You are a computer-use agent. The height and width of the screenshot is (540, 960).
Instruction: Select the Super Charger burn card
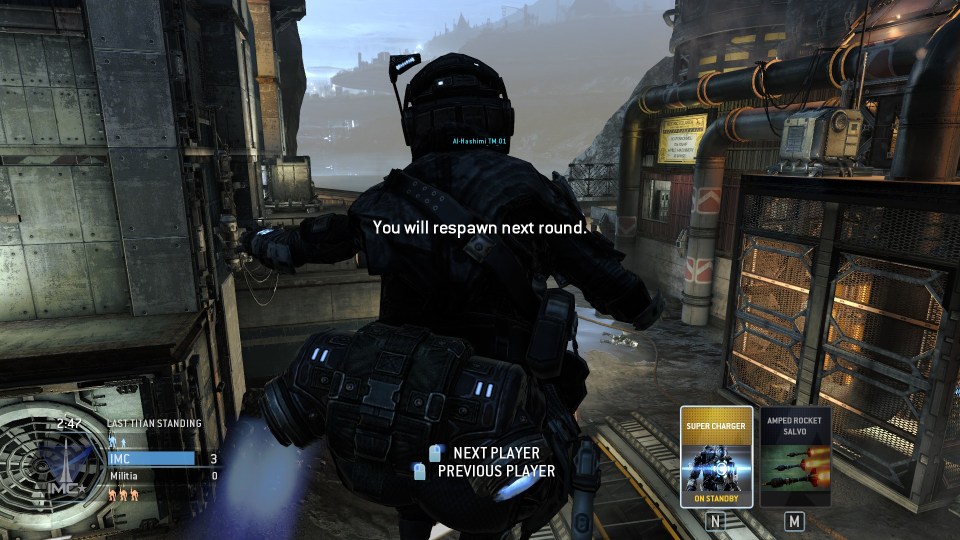[716, 456]
